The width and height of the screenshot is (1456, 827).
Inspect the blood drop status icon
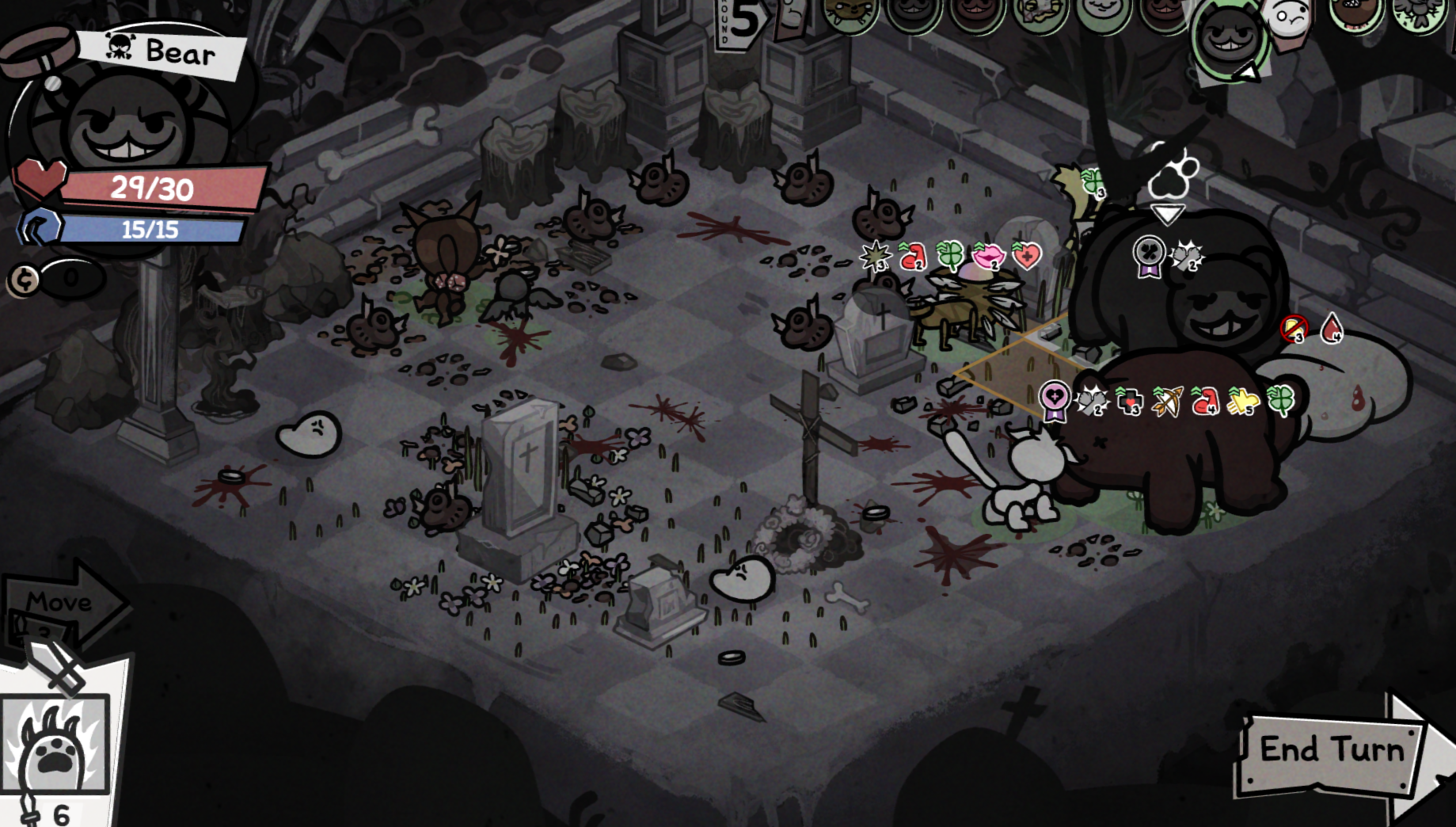[1332, 328]
